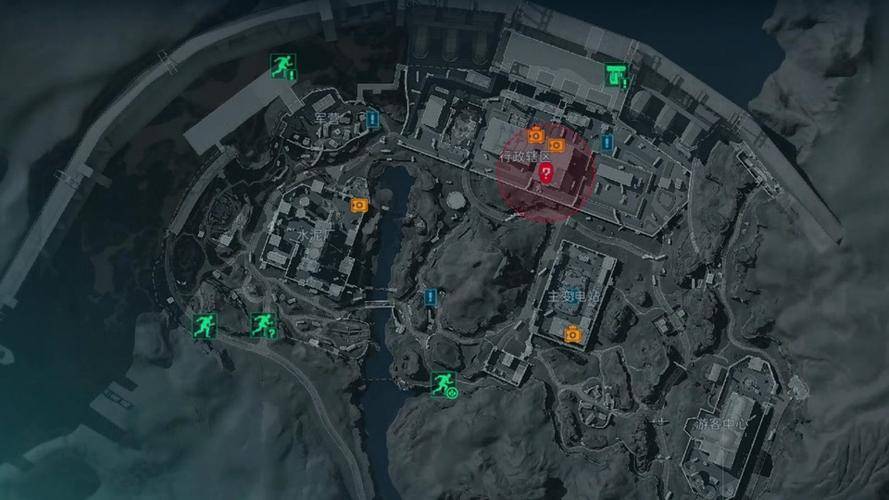Click the green elevator extraction marker

[x=616, y=73]
